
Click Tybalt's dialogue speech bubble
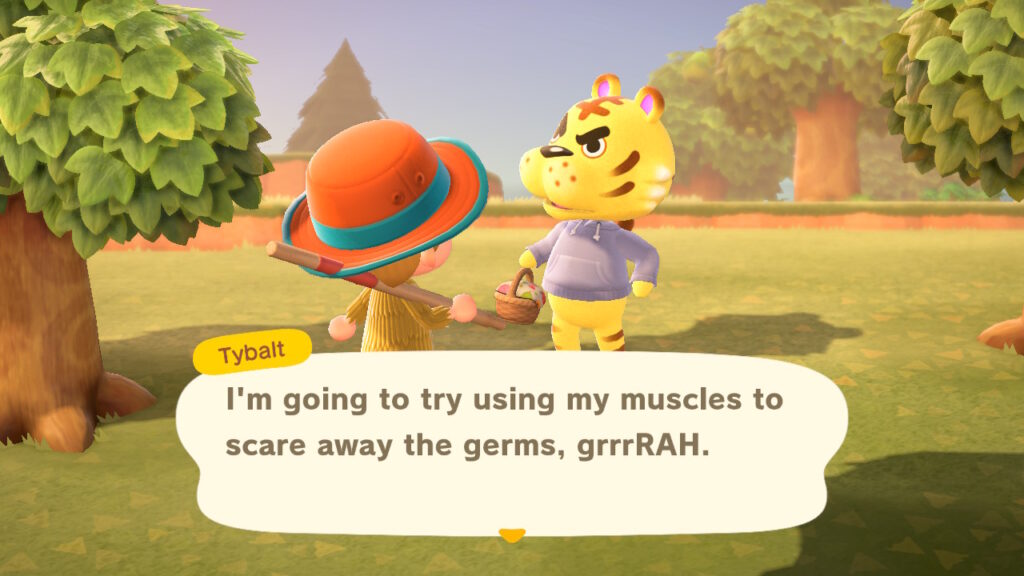click(510, 440)
